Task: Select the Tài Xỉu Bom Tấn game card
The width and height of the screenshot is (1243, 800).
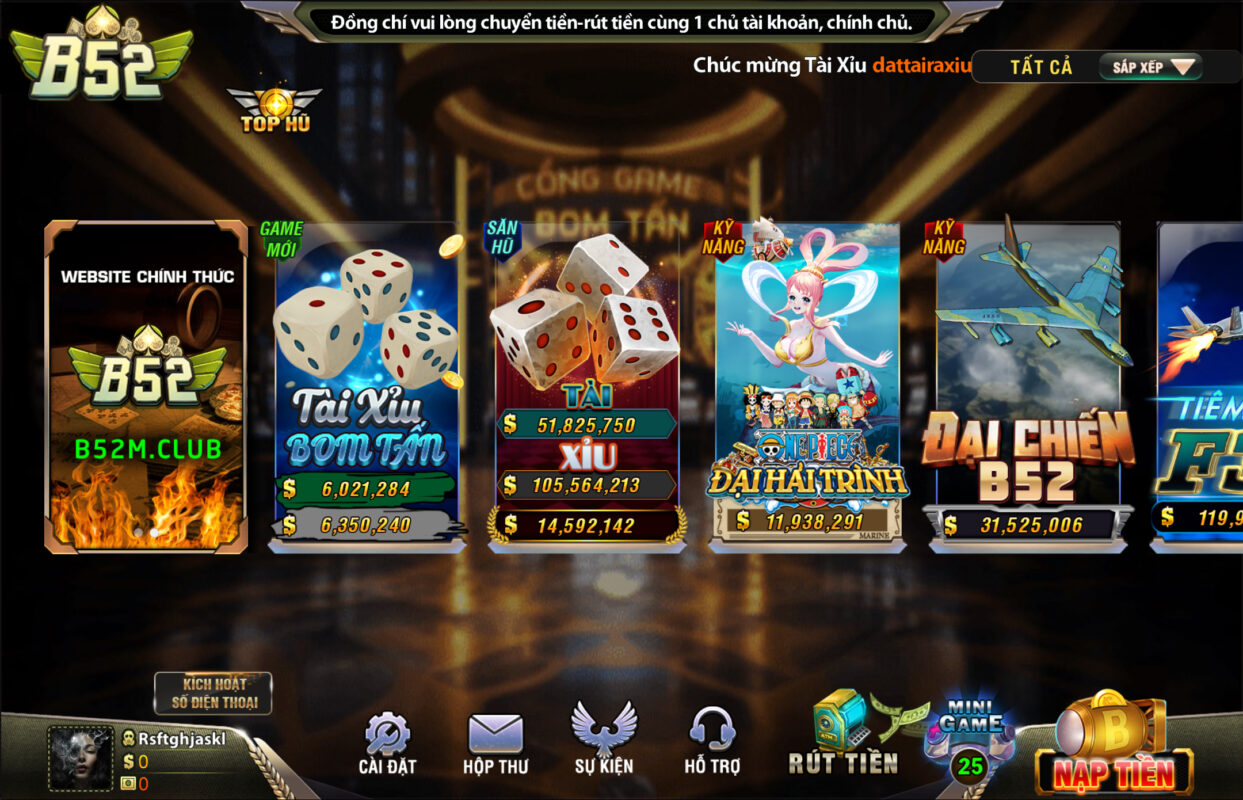Action: tap(366, 385)
